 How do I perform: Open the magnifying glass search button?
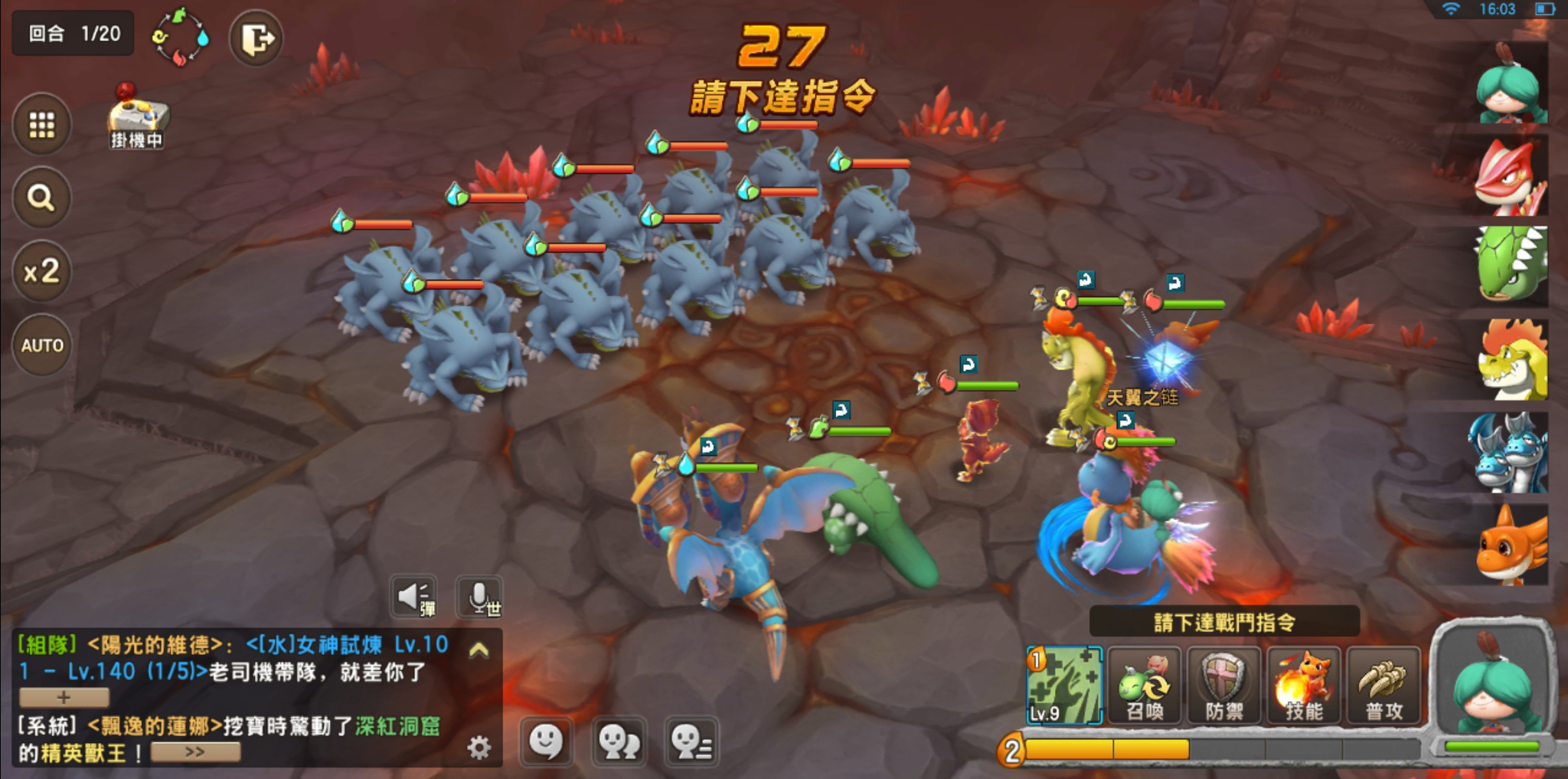click(42, 198)
